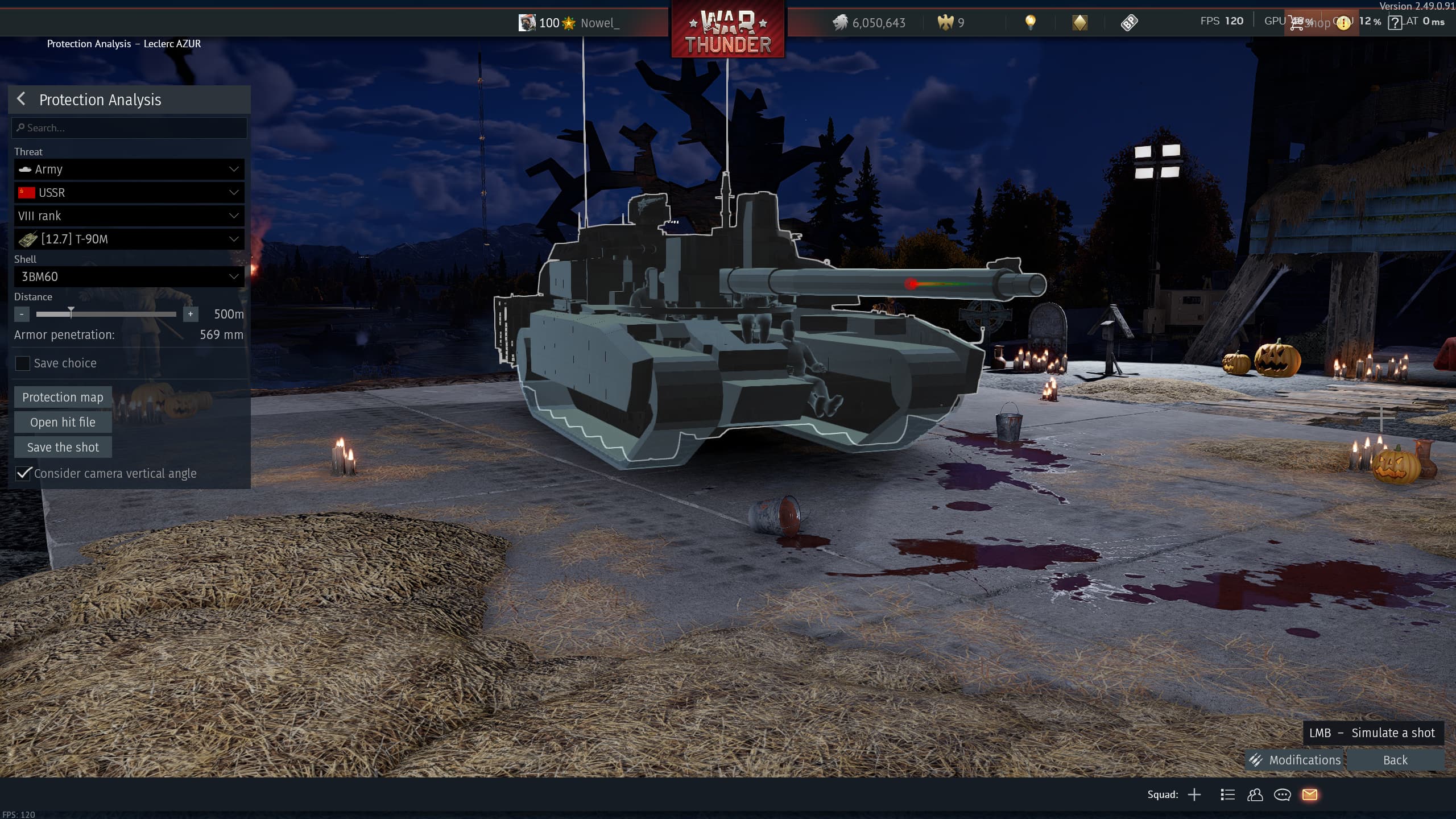Show the Protection map
The width and height of the screenshot is (1456, 819).
click(63, 398)
